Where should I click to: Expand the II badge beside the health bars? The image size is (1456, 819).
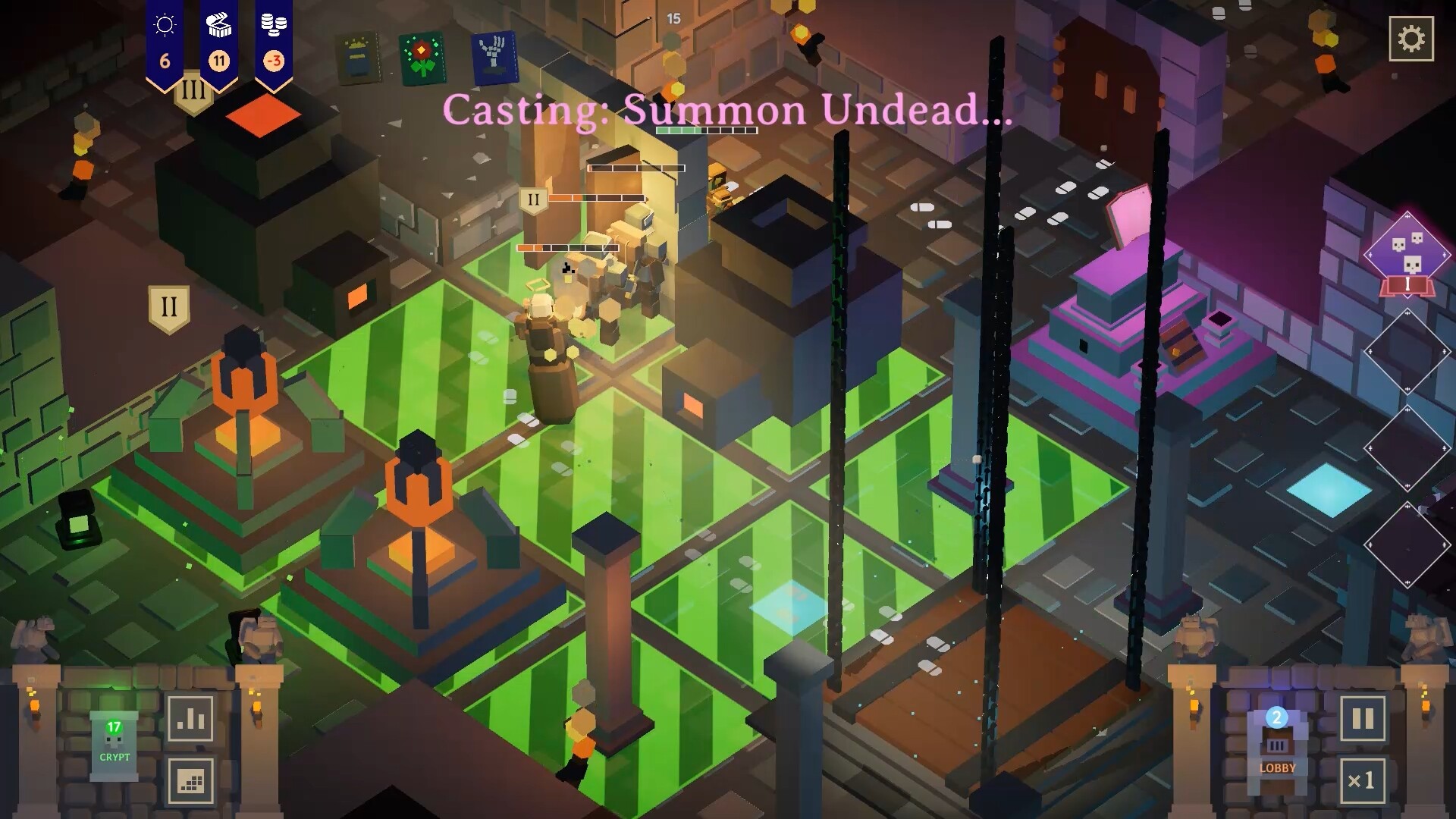533,199
